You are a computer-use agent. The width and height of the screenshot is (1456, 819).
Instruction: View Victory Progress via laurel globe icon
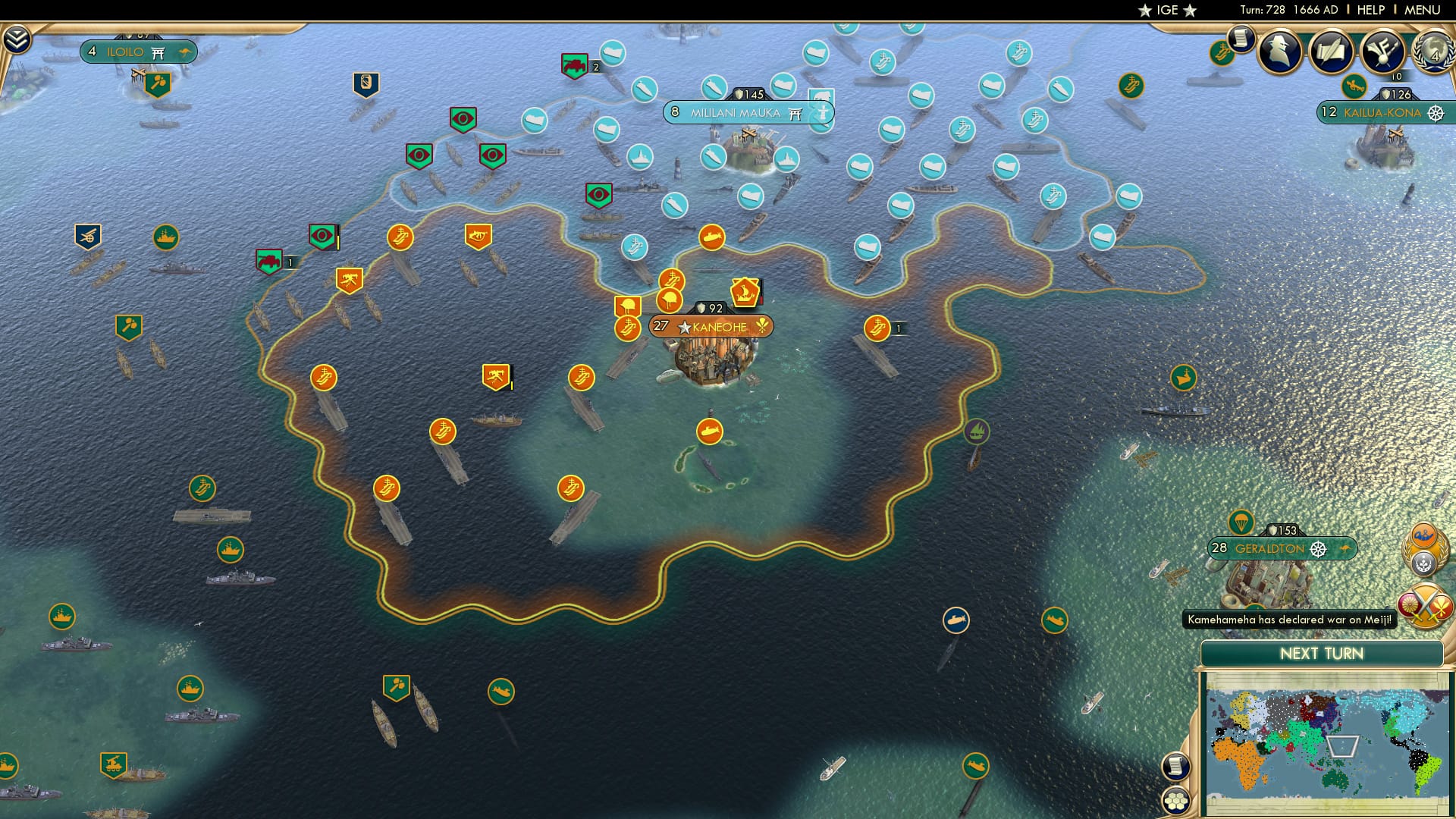1436,53
